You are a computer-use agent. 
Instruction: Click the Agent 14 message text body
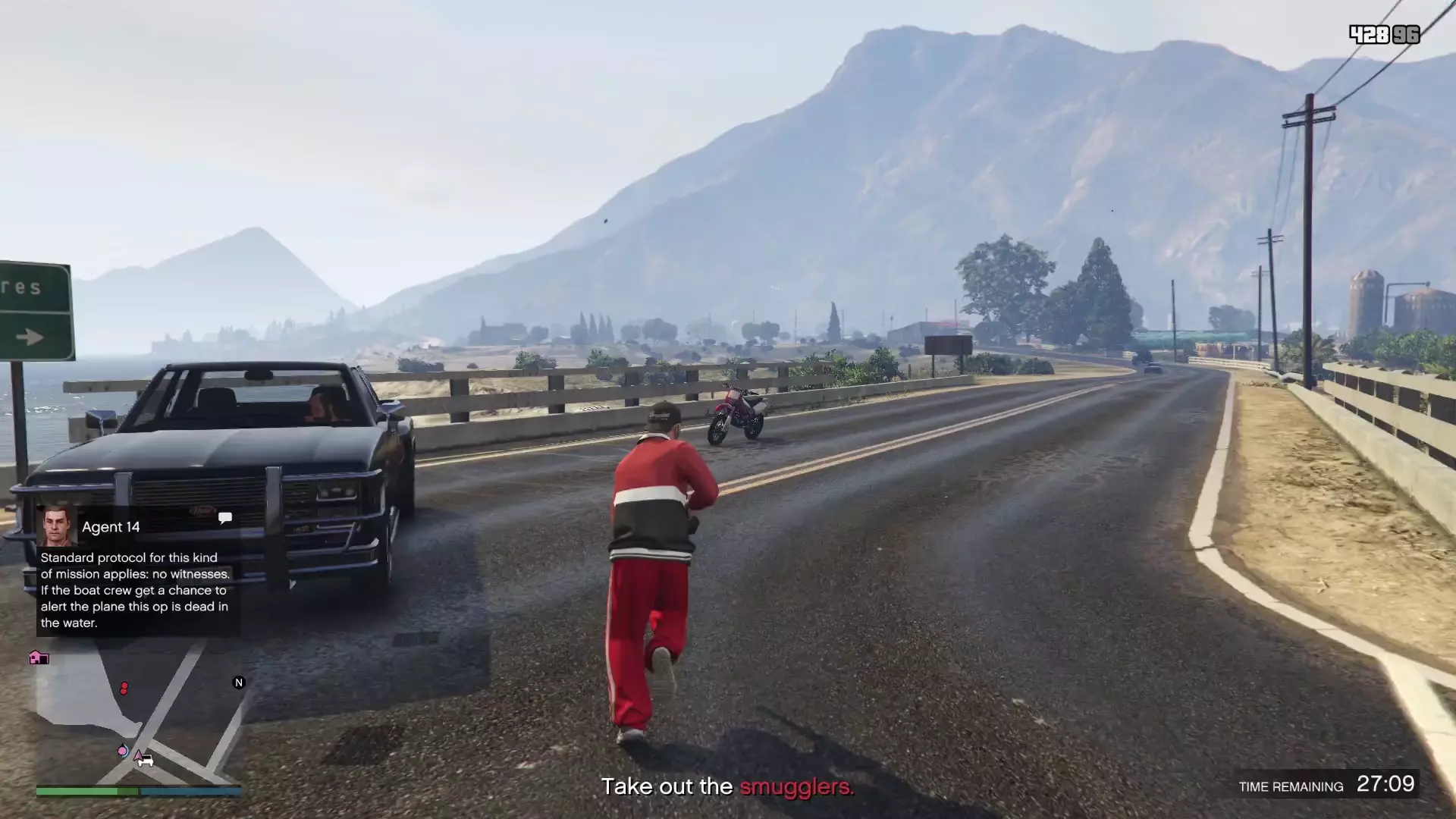click(x=133, y=590)
